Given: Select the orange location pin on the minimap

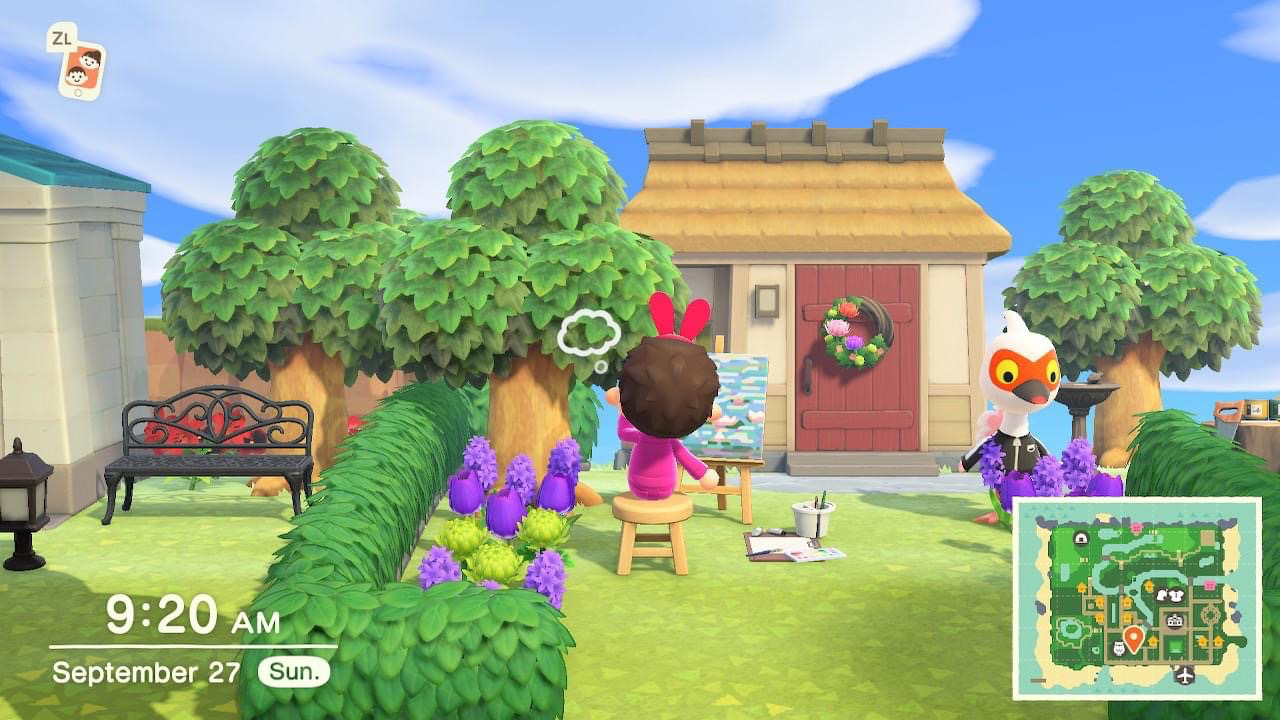Looking at the screenshot, I should click(1133, 638).
